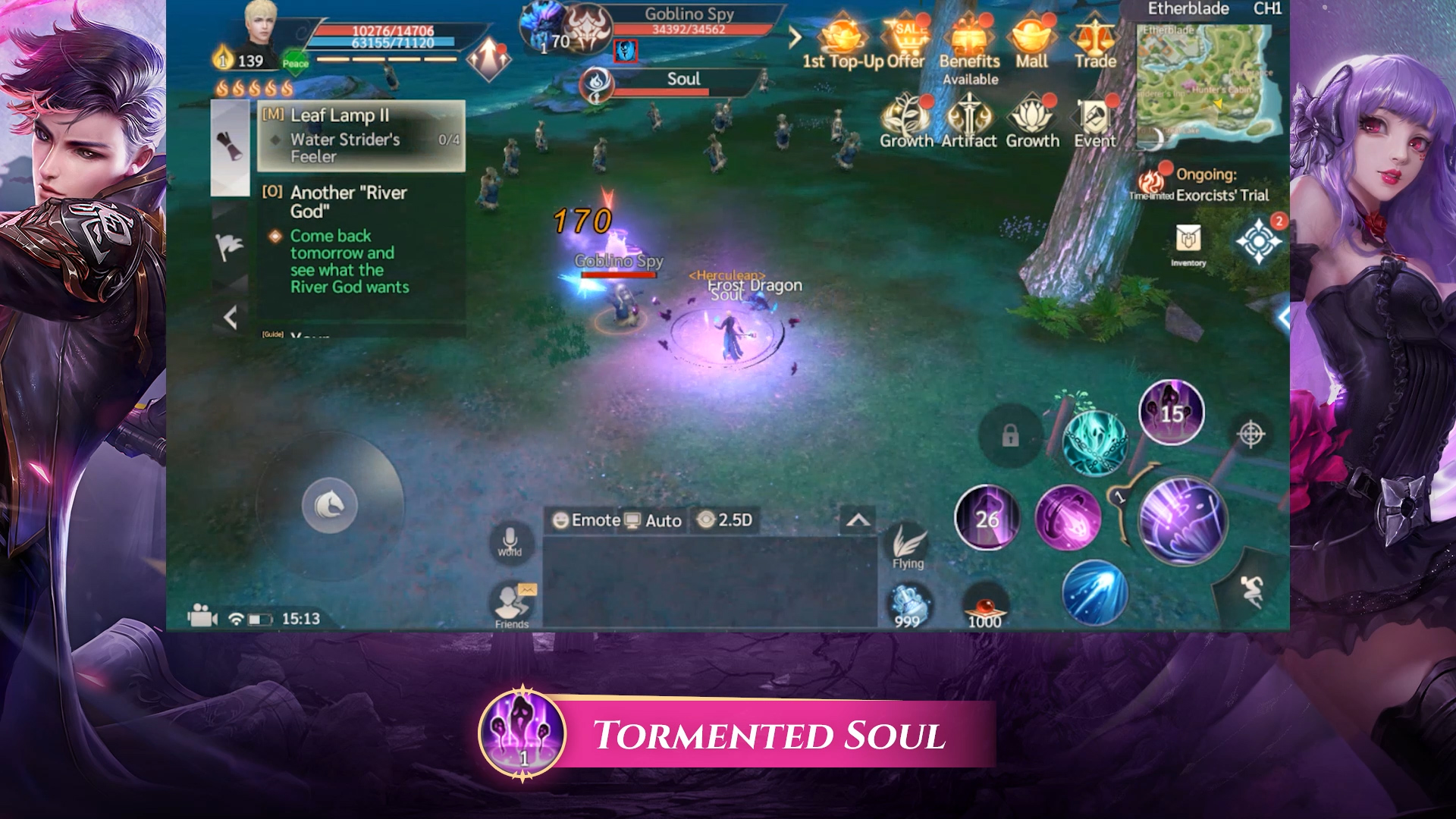Expand the chat box with the up arrow

[858, 520]
